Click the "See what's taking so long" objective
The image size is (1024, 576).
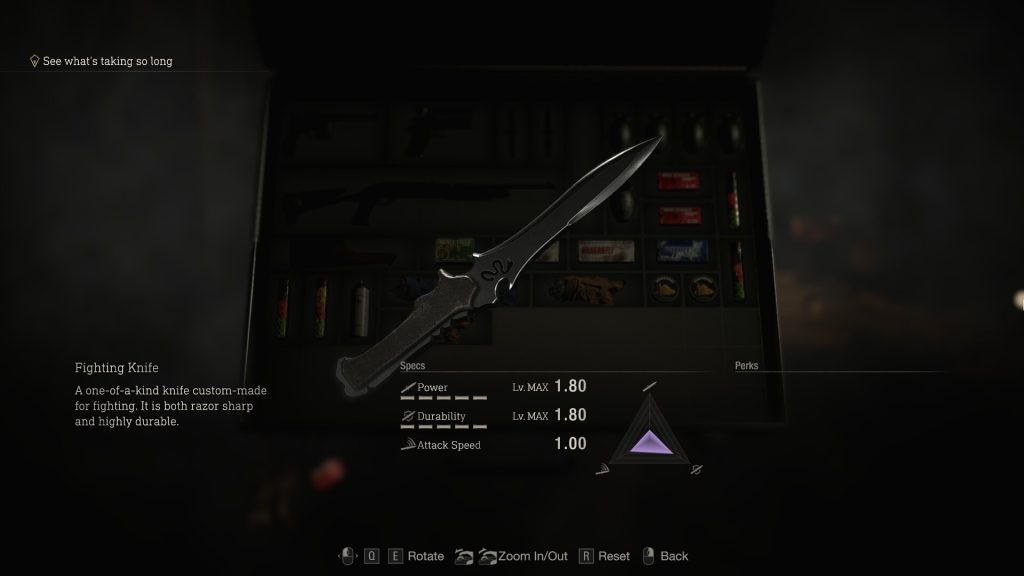(107, 62)
